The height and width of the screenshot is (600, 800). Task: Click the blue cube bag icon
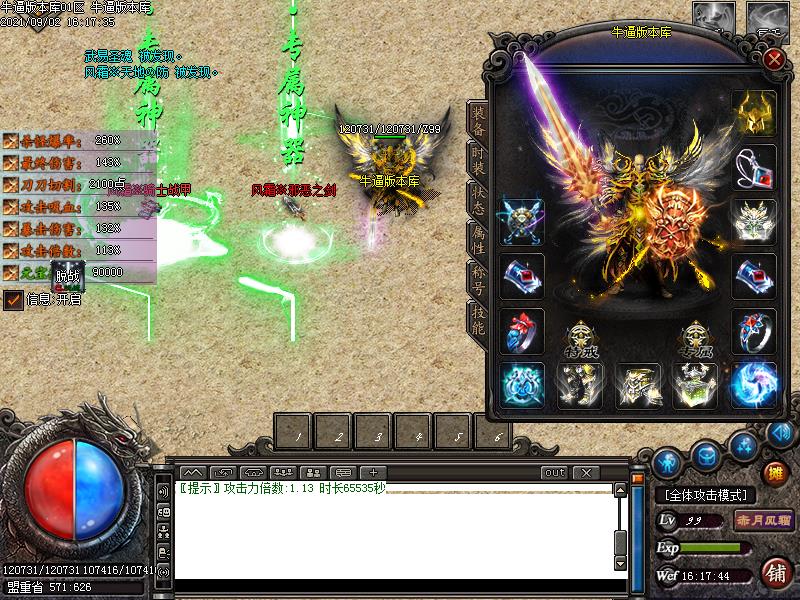point(705,453)
